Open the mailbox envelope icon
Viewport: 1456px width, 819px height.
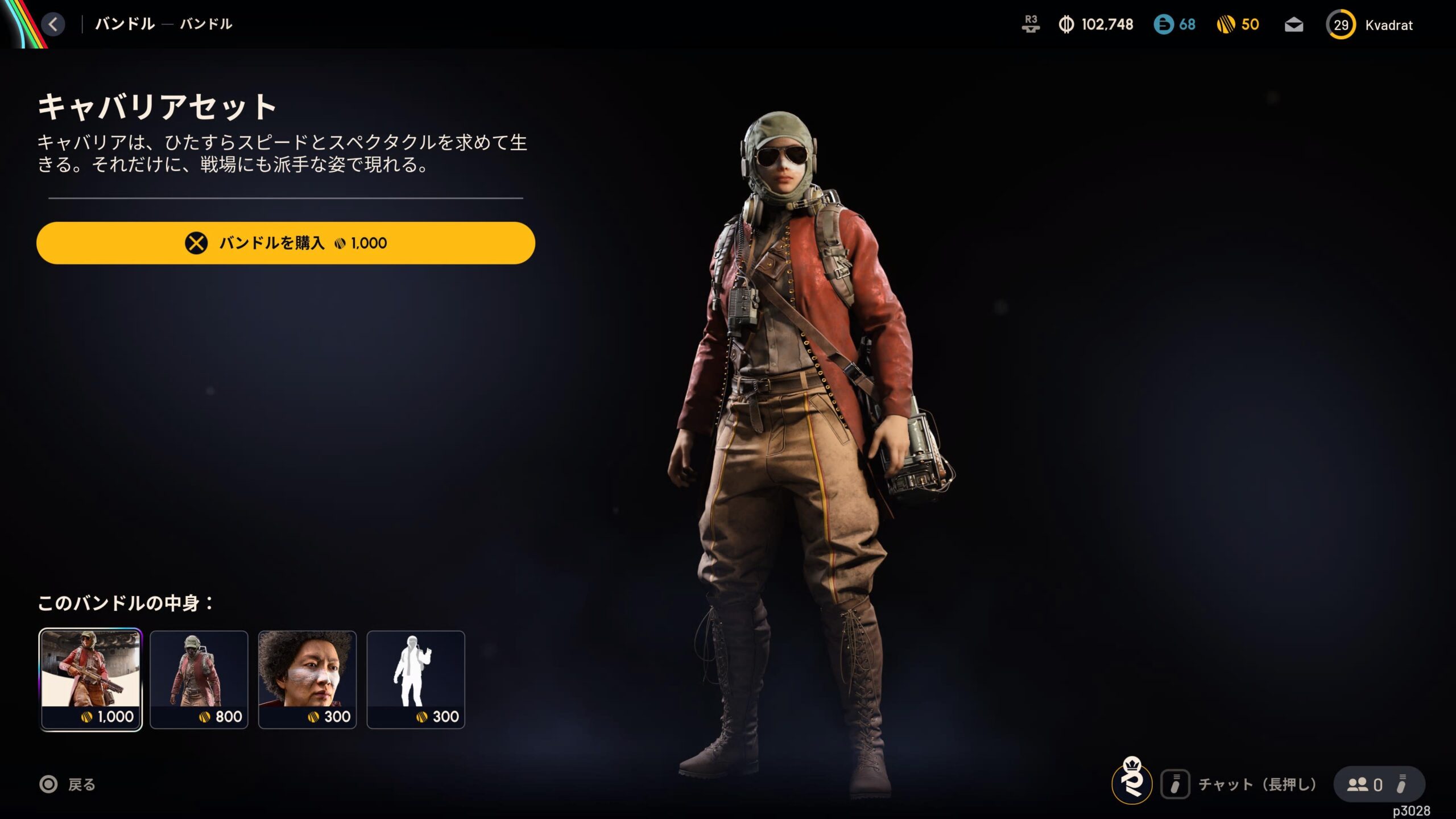[1294, 25]
